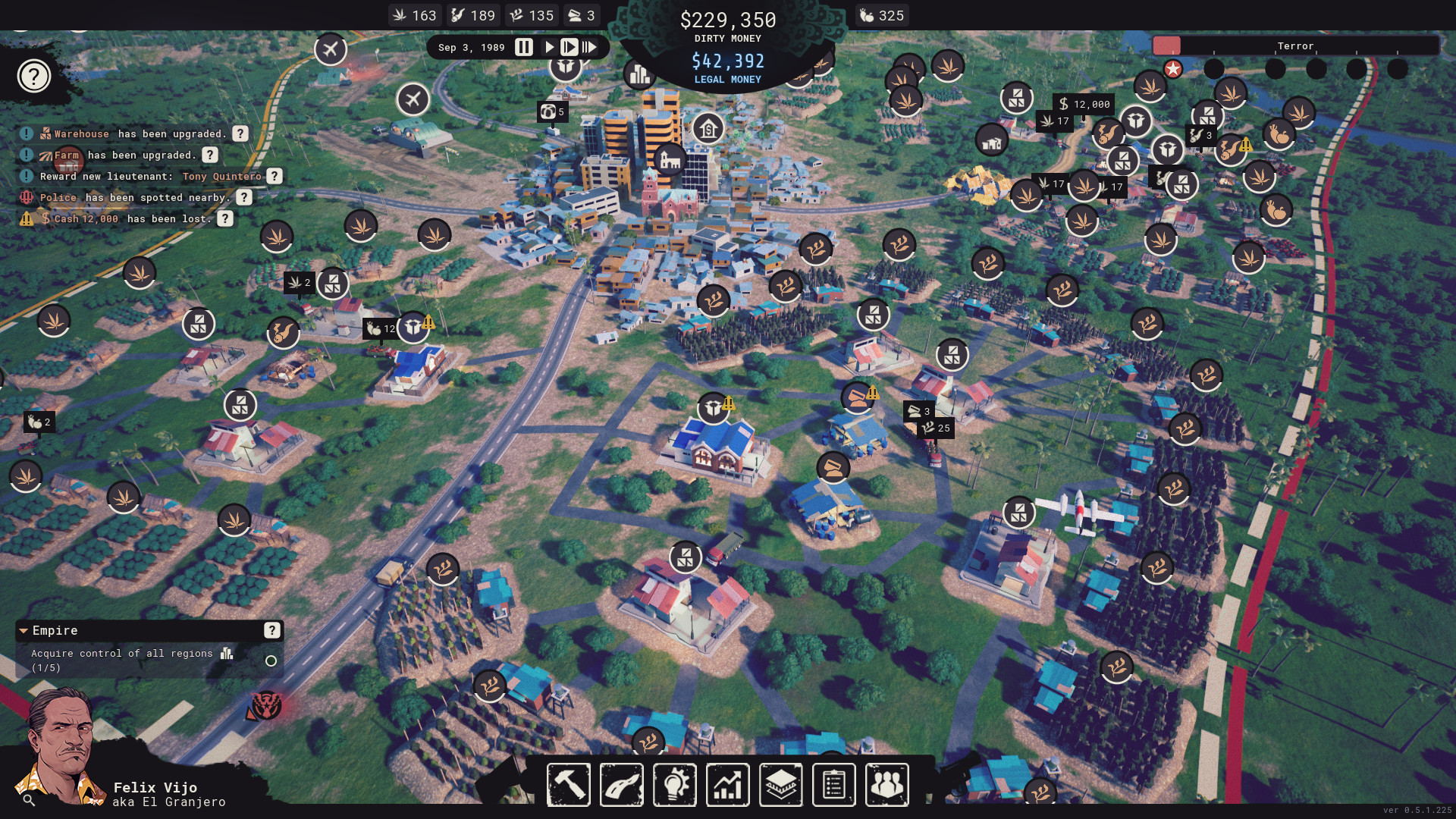The image size is (1456, 819).
Task: Open help for the Empire panel
Action: (x=271, y=630)
